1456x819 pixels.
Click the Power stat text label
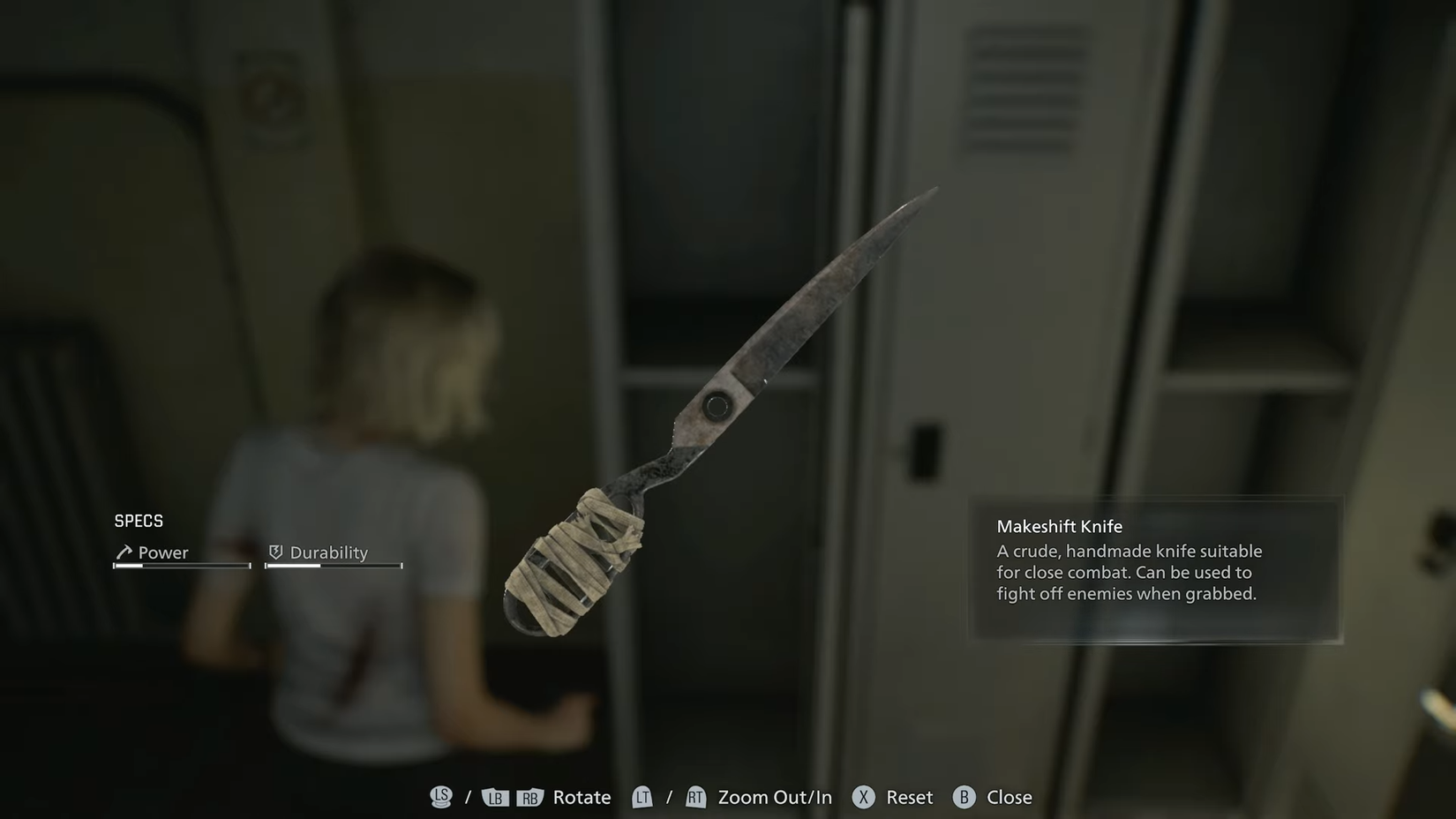(x=164, y=552)
